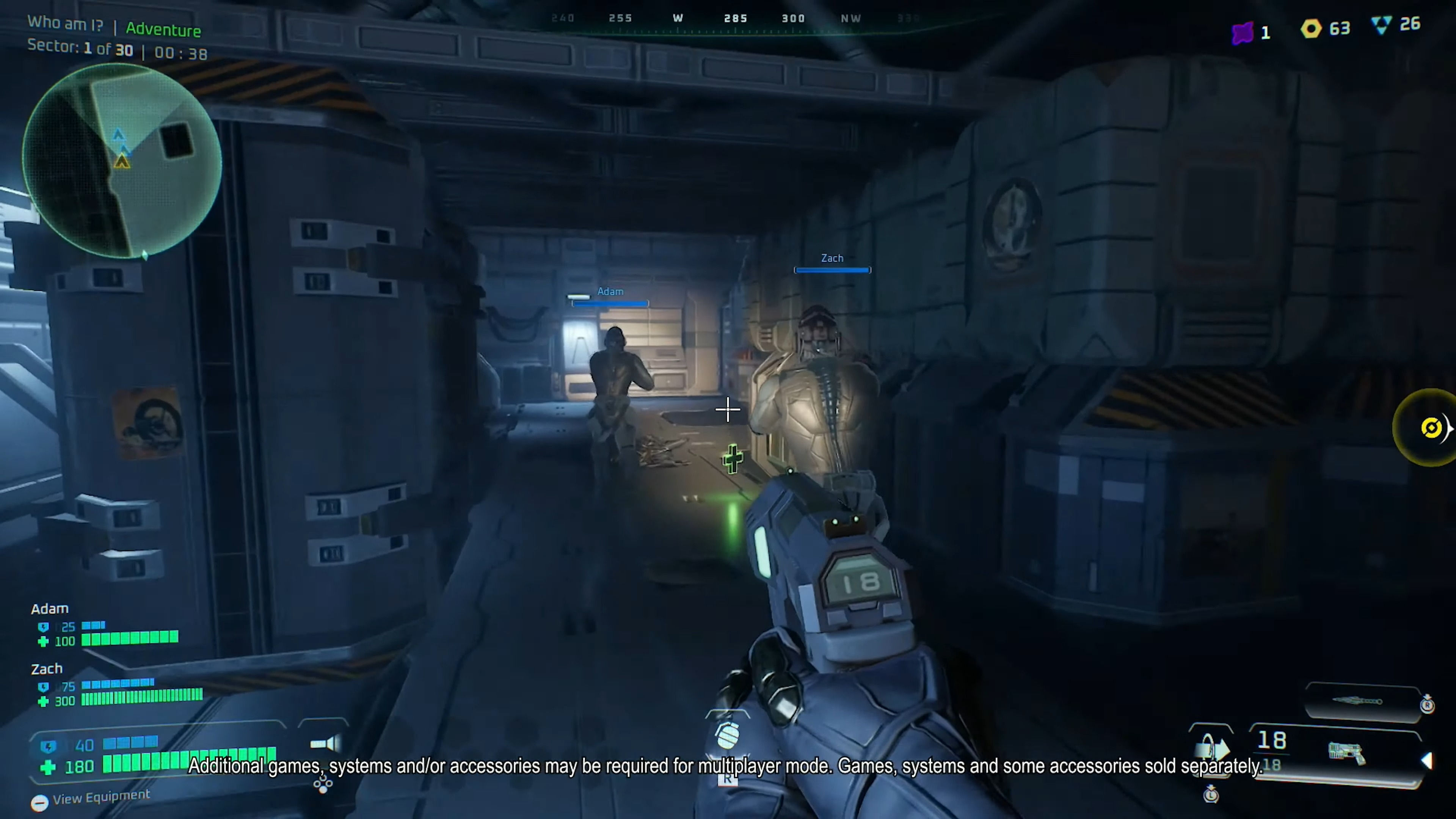Screen dimensions: 1456x819
Task: Toggle the minus circle next to View Equipment
Action: pos(40,804)
